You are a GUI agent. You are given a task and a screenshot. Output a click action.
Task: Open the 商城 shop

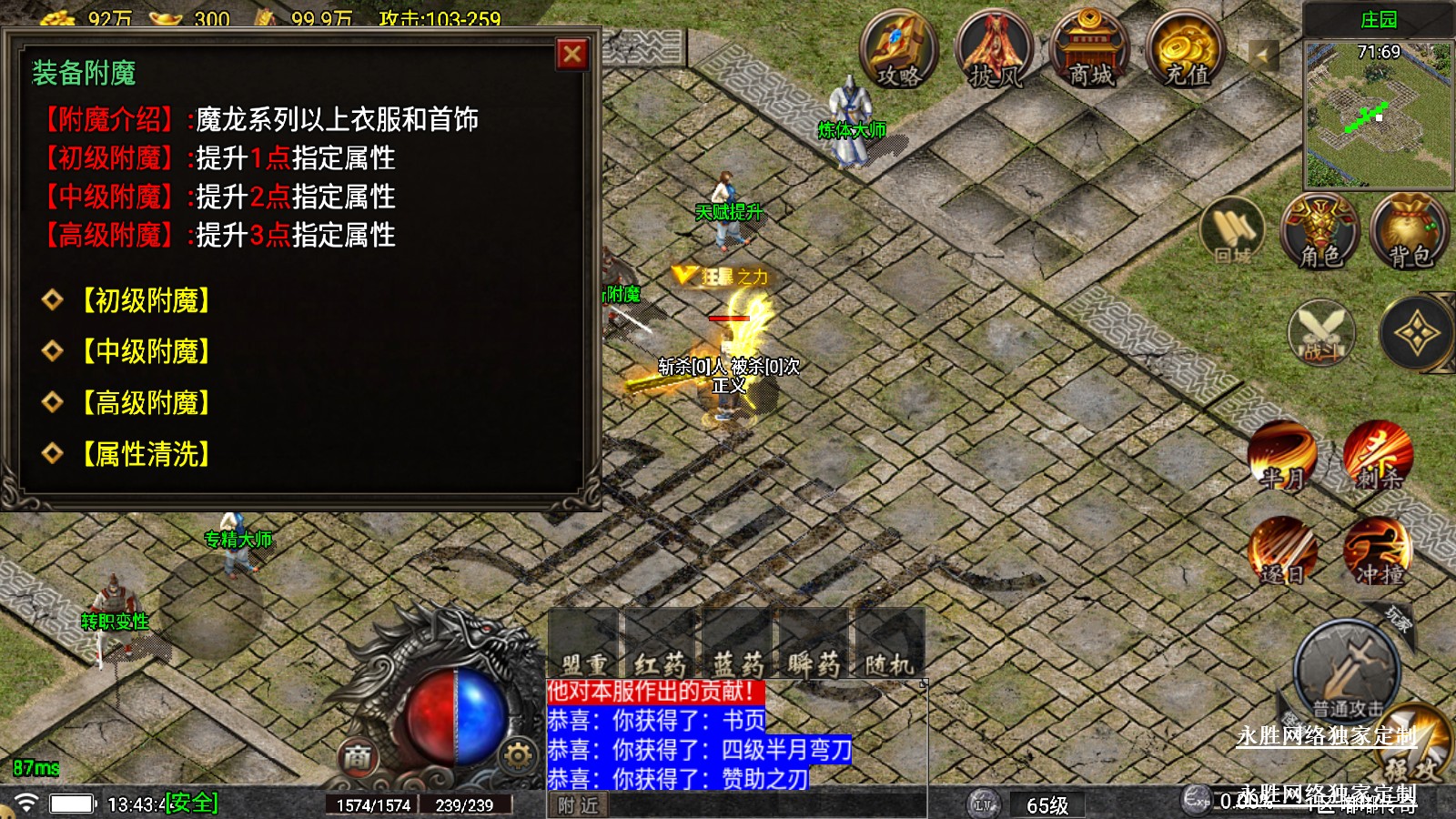pos(1089,50)
